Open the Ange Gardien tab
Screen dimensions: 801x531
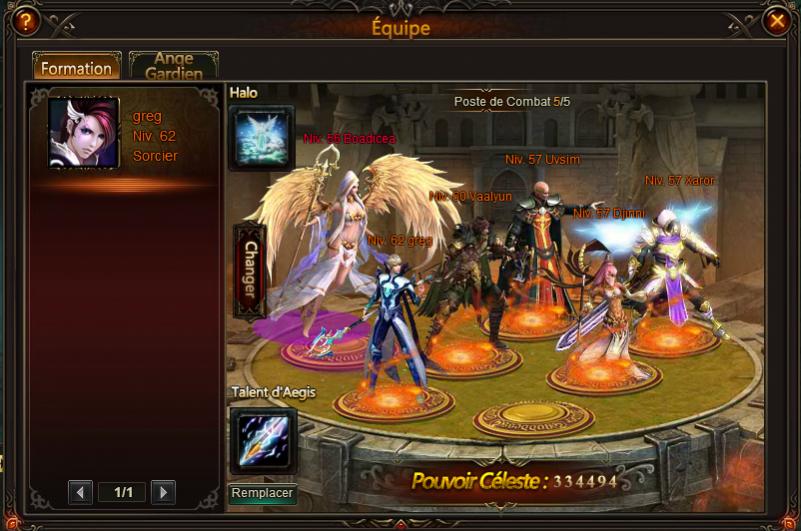point(173,67)
